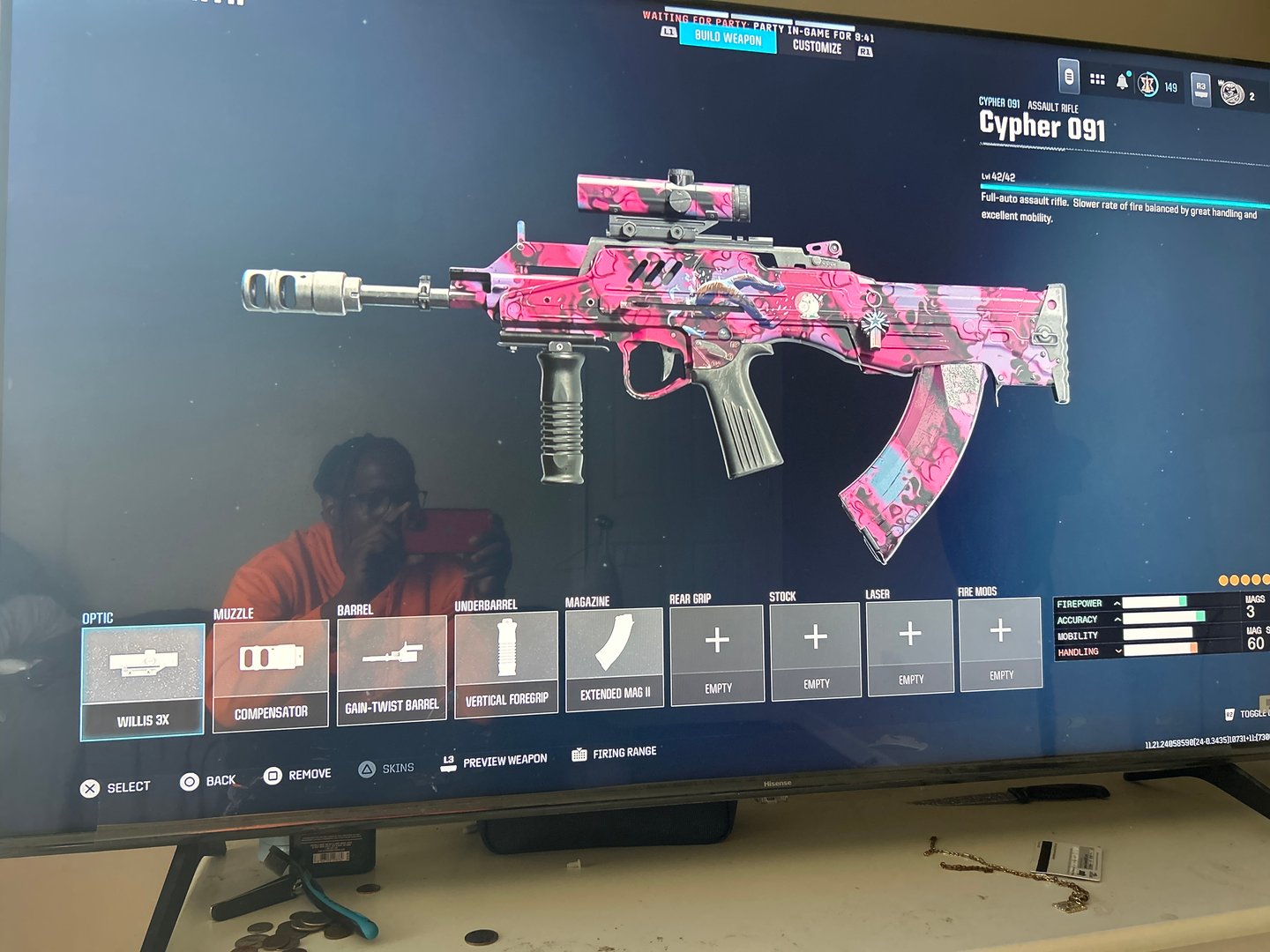Select the Willis 3X optic slot
Viewport: 1270px width, 952px height.
[143, 681]
